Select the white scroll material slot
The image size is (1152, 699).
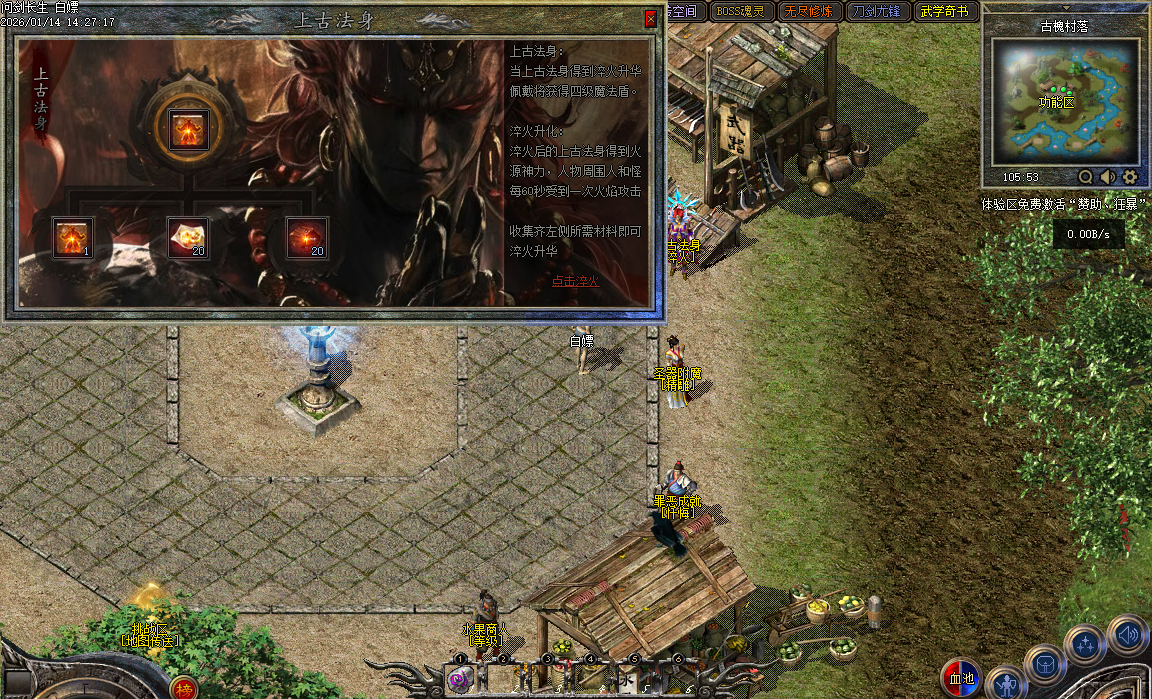point(187,238)
